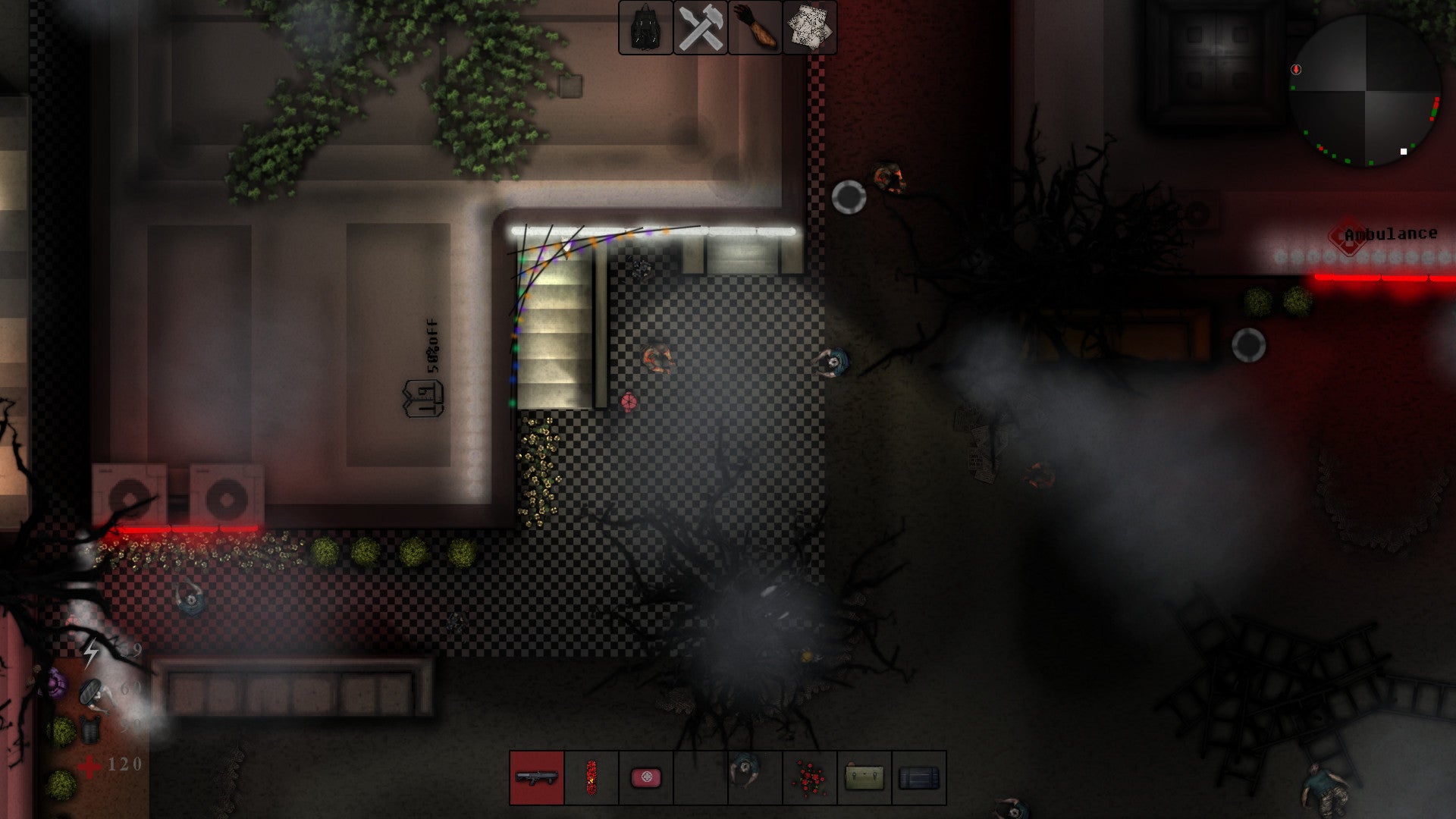
Task: Select the red berries hotbar slot
Action: pos(810,777)
